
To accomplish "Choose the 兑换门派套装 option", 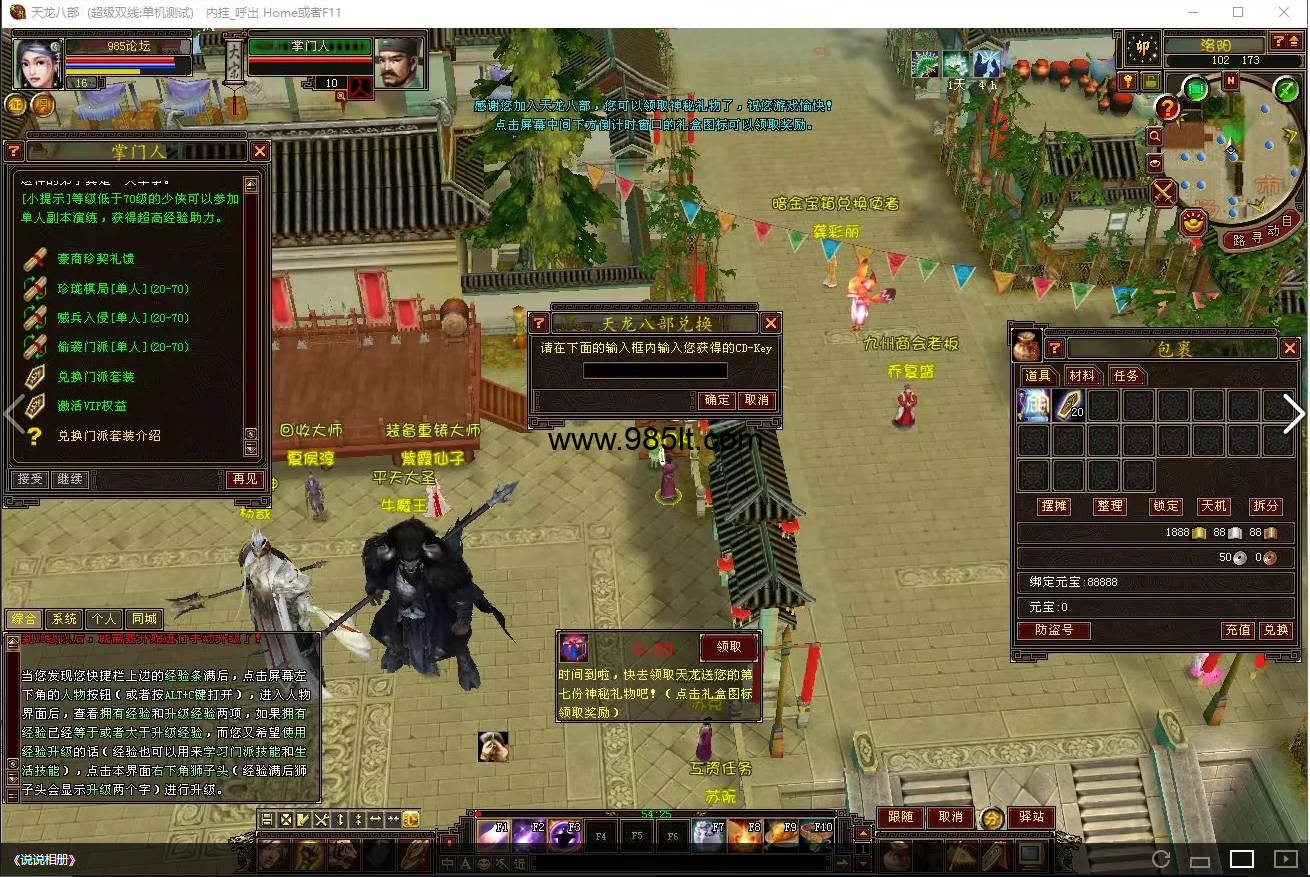I will coord(96,377).
